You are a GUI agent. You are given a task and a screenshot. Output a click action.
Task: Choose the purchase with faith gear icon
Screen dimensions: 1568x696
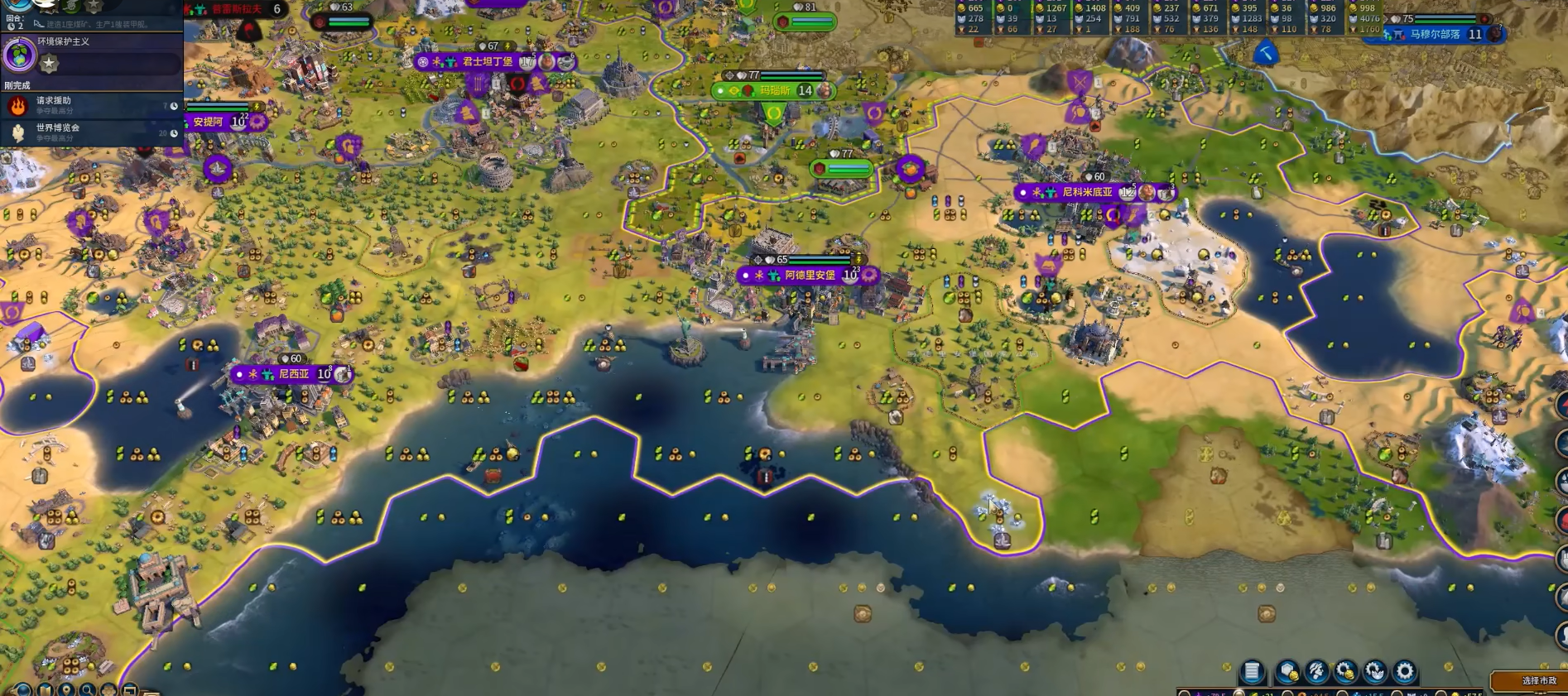pos(1375,671)
